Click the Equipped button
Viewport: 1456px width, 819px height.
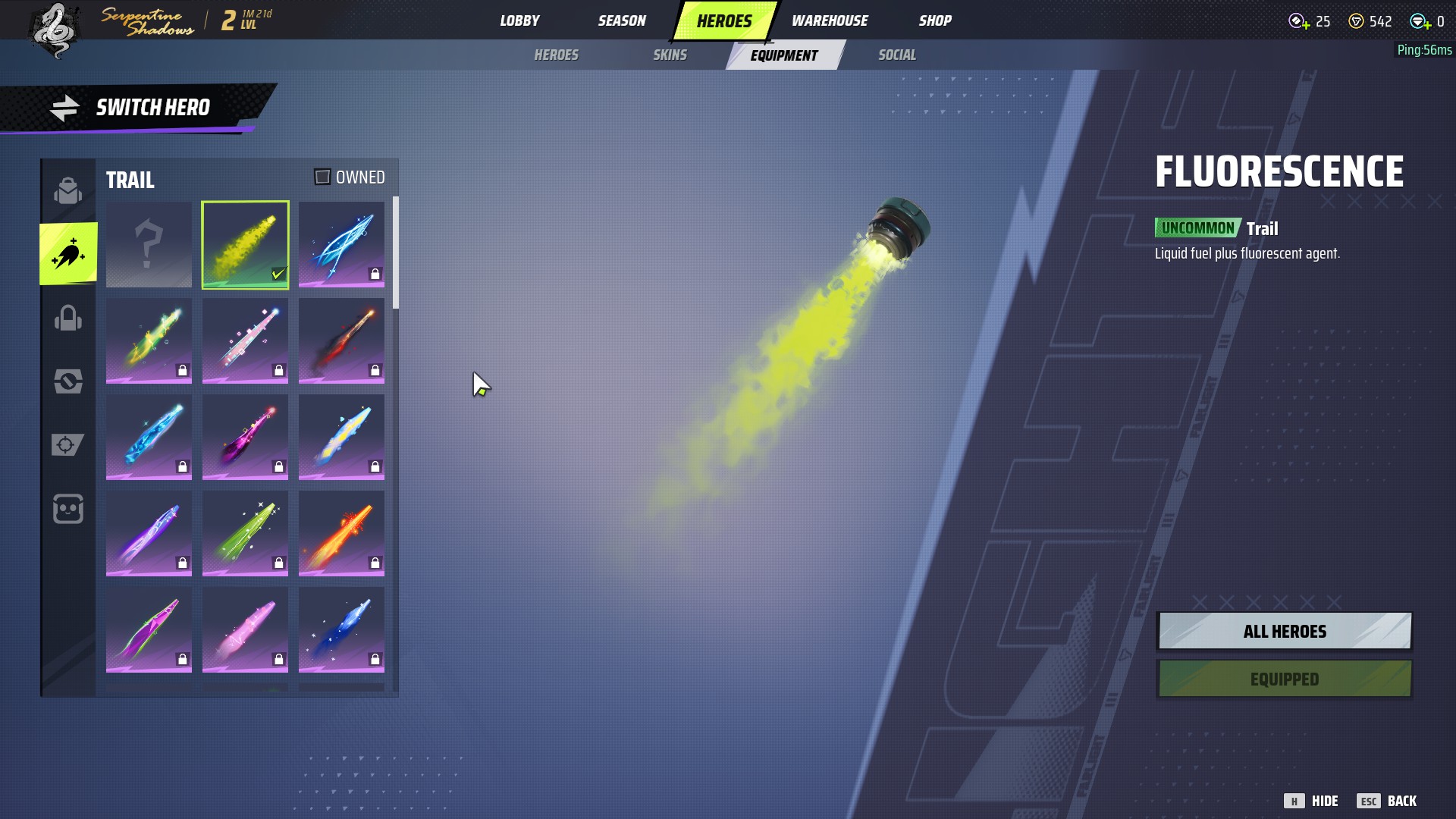click(1284, 679)
